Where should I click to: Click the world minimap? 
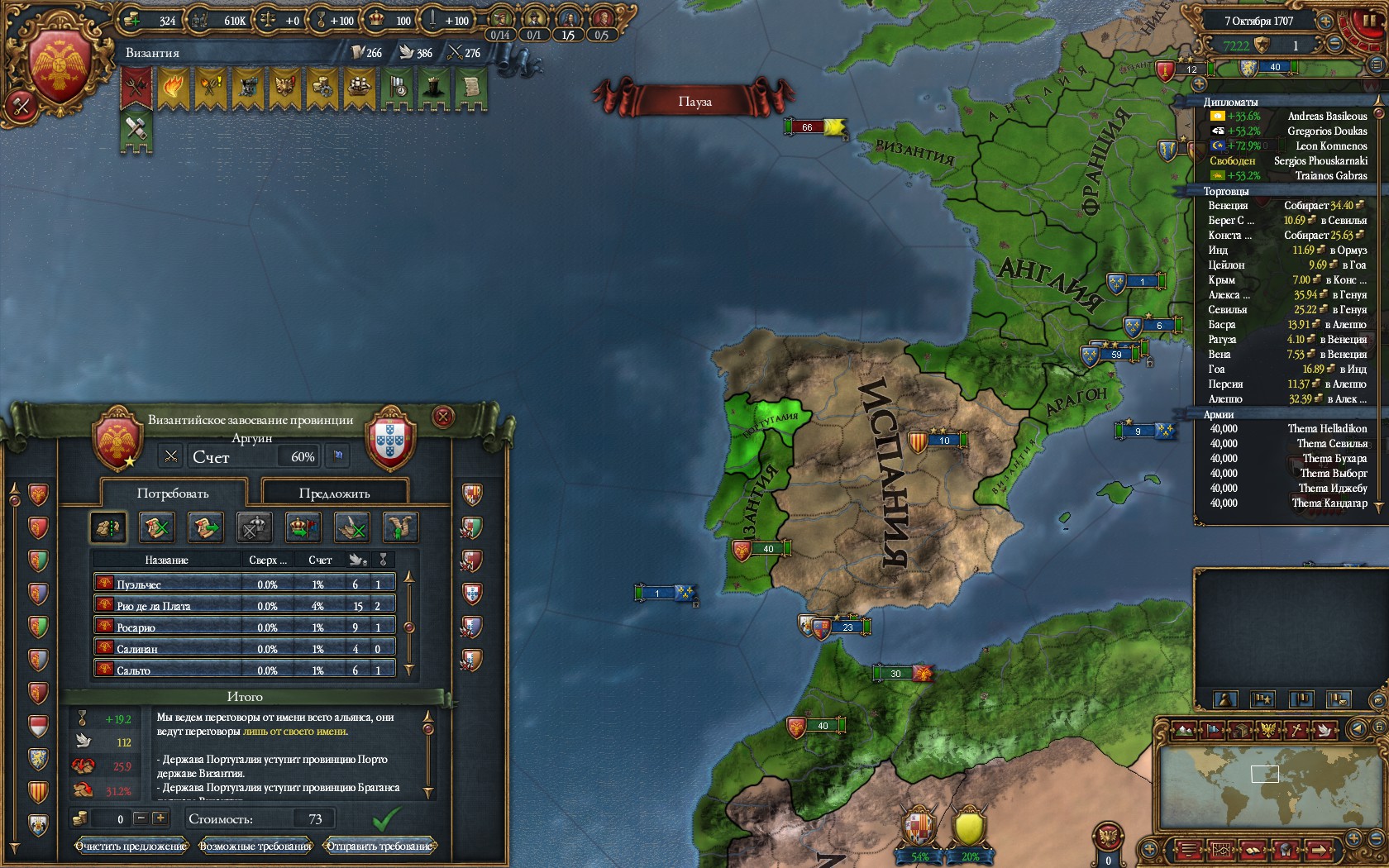(1264, 789)
